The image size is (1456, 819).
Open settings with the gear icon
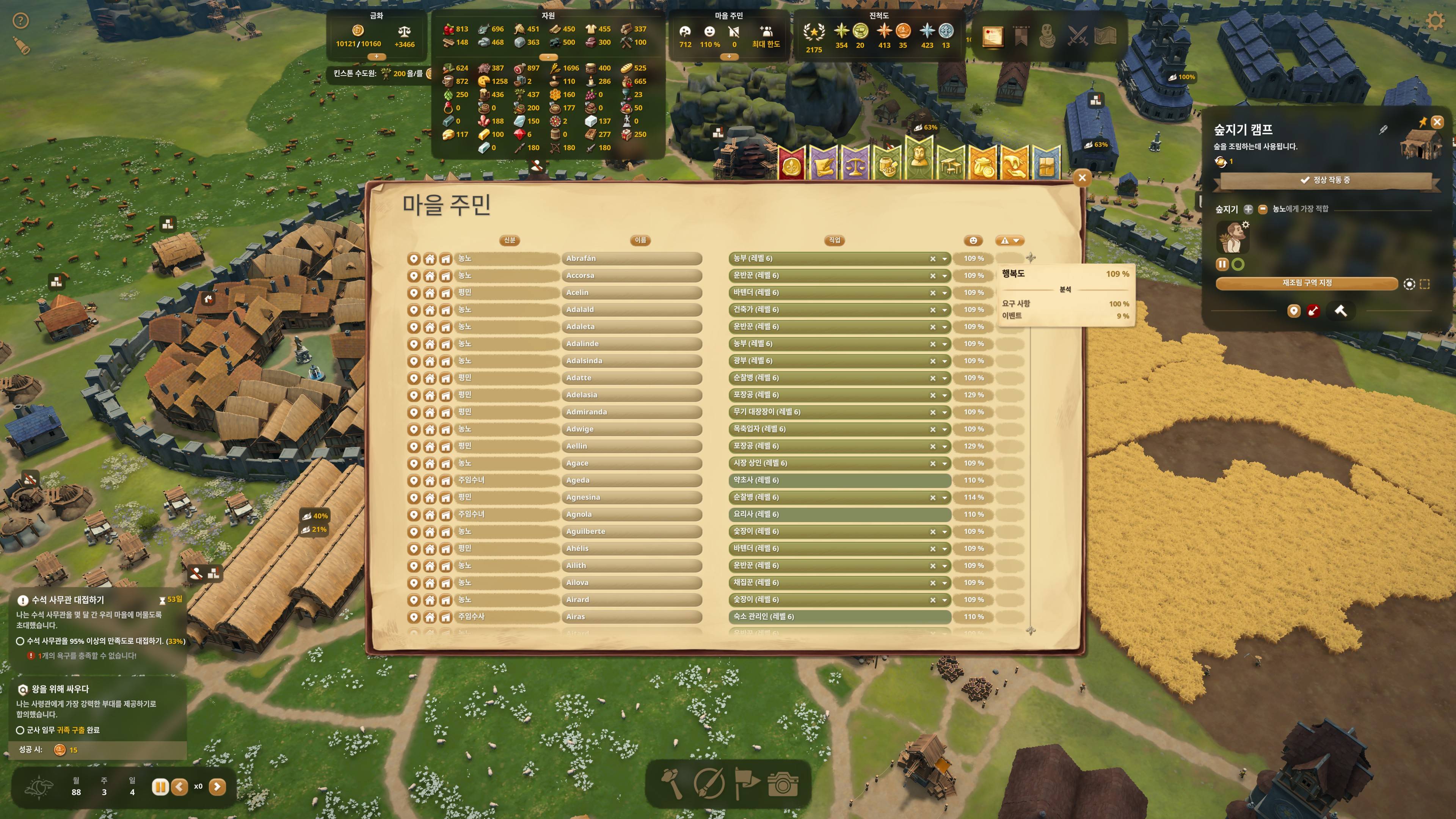(1435, 22)
